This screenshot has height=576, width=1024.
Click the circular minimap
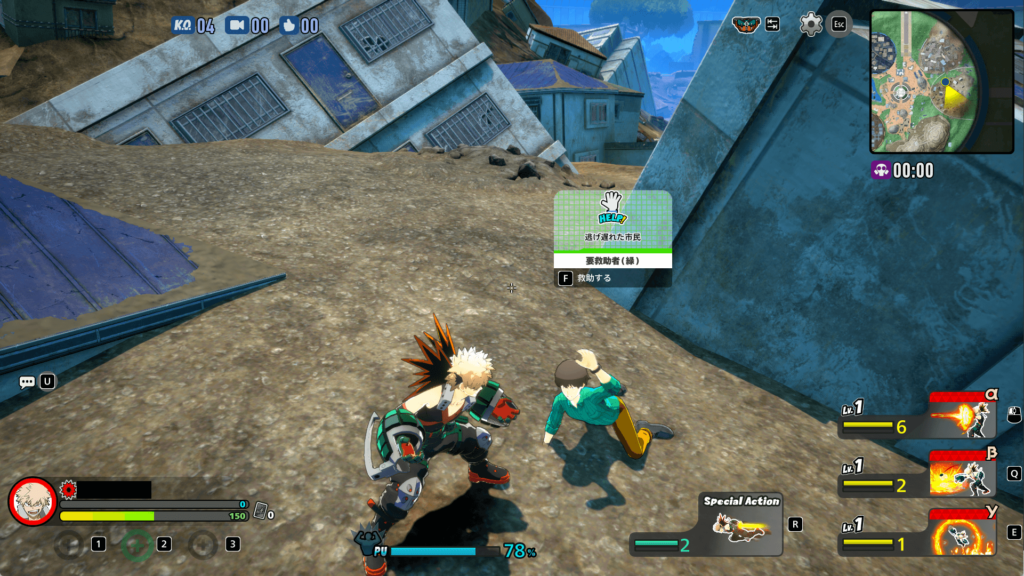[x=928, y=81]
